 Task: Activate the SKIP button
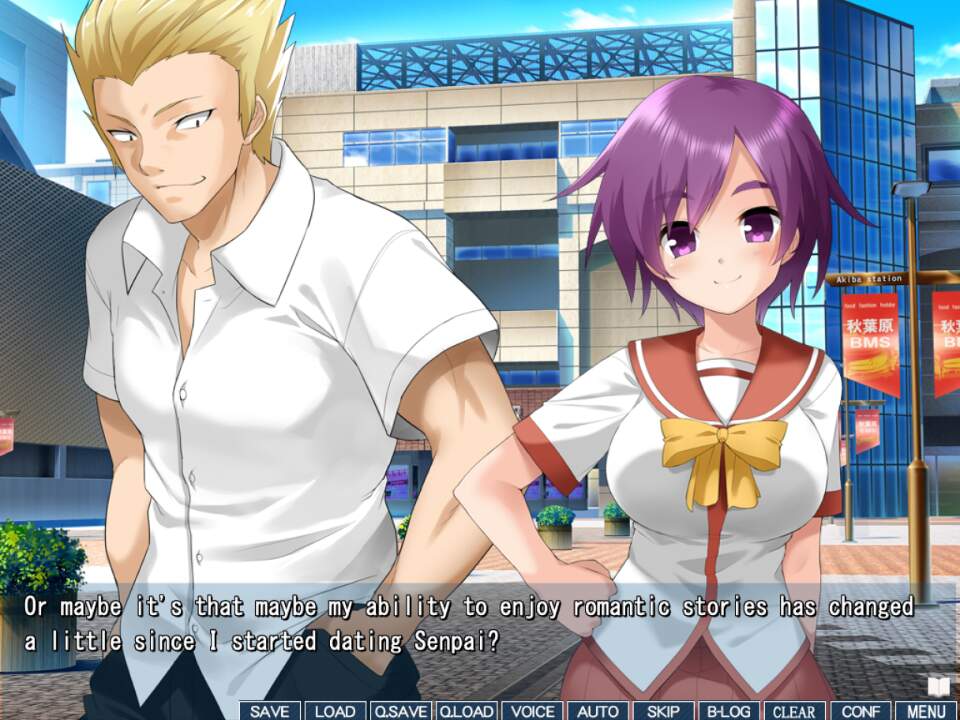663,711
